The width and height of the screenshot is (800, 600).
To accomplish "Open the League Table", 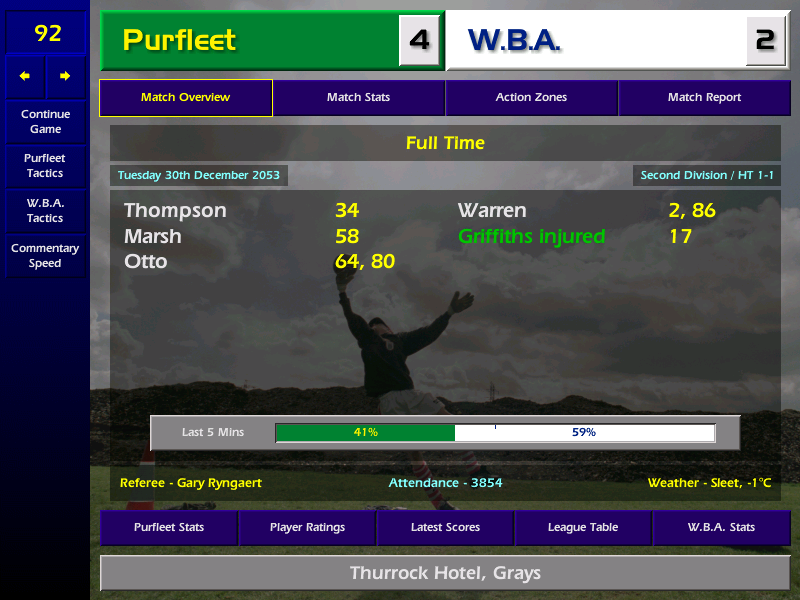I will 583,527.
